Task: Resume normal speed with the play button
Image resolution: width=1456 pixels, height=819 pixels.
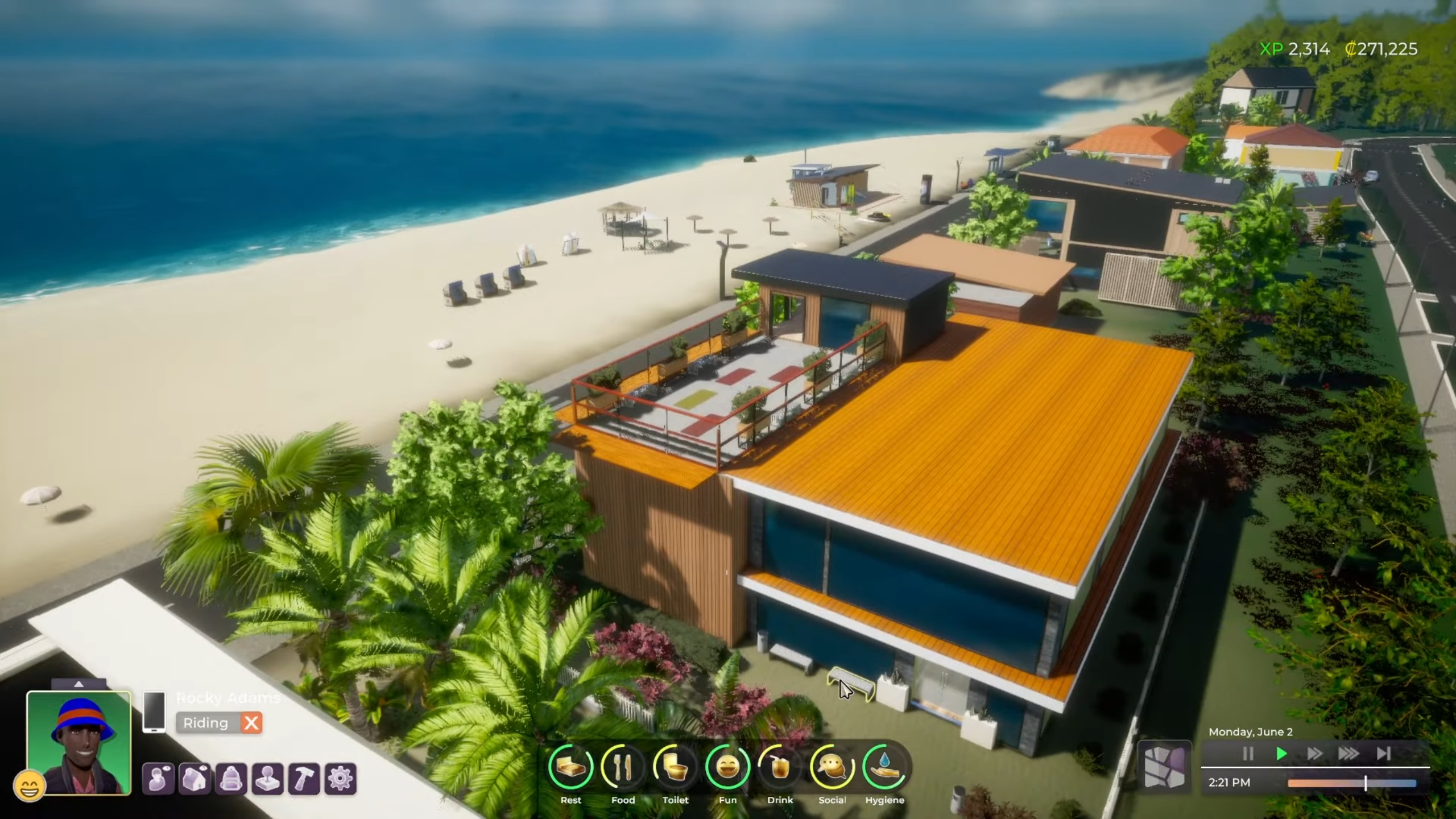Action: (x=1281, y=754)
